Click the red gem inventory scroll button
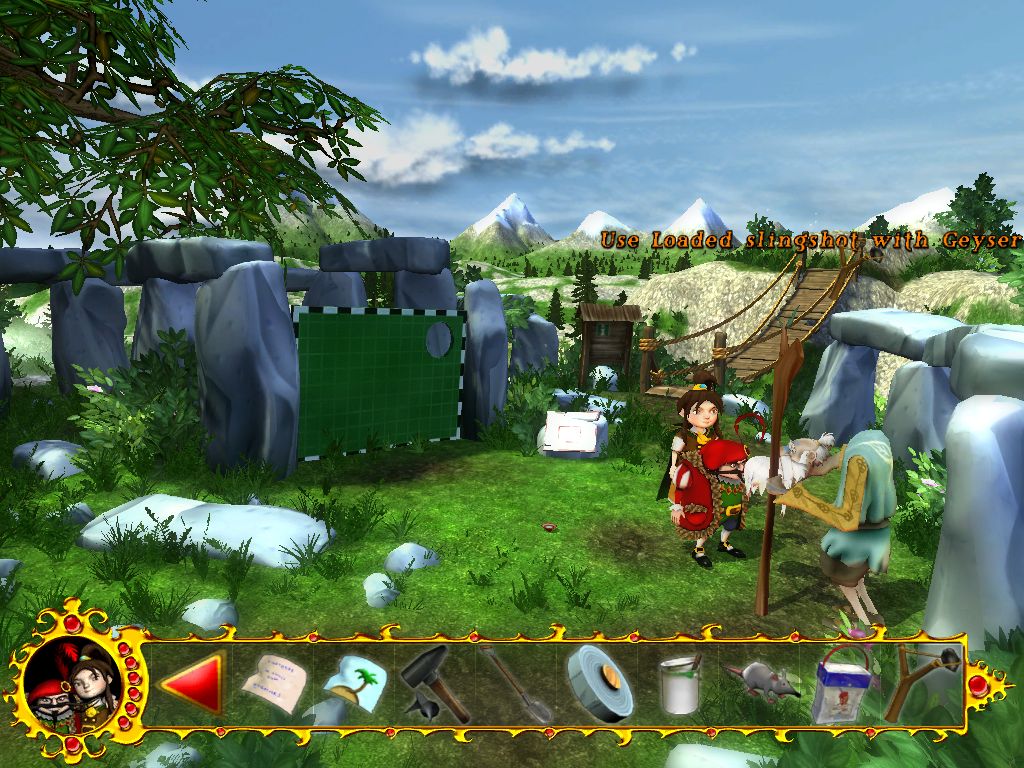This screenshot has width=1024, height=768. pos(977,685)
